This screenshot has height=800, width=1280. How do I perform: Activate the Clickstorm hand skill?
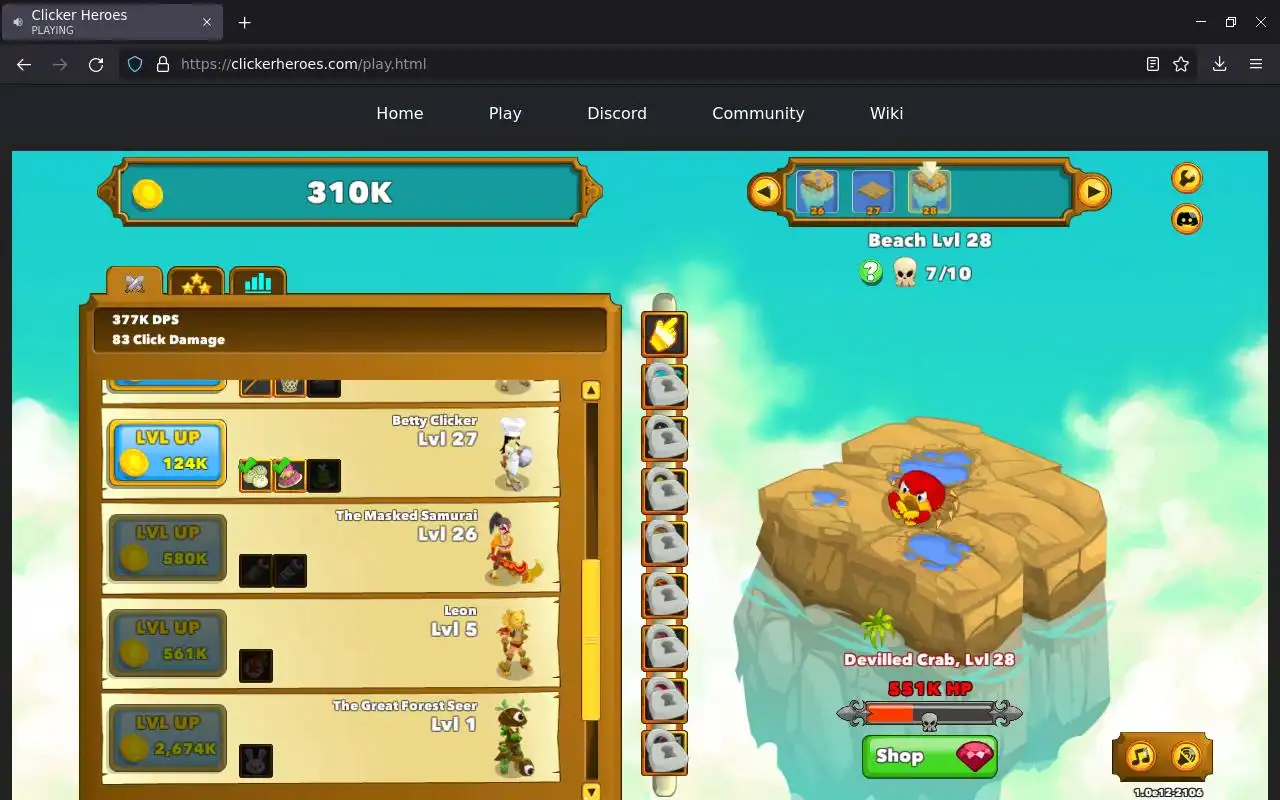coord(664,334)
